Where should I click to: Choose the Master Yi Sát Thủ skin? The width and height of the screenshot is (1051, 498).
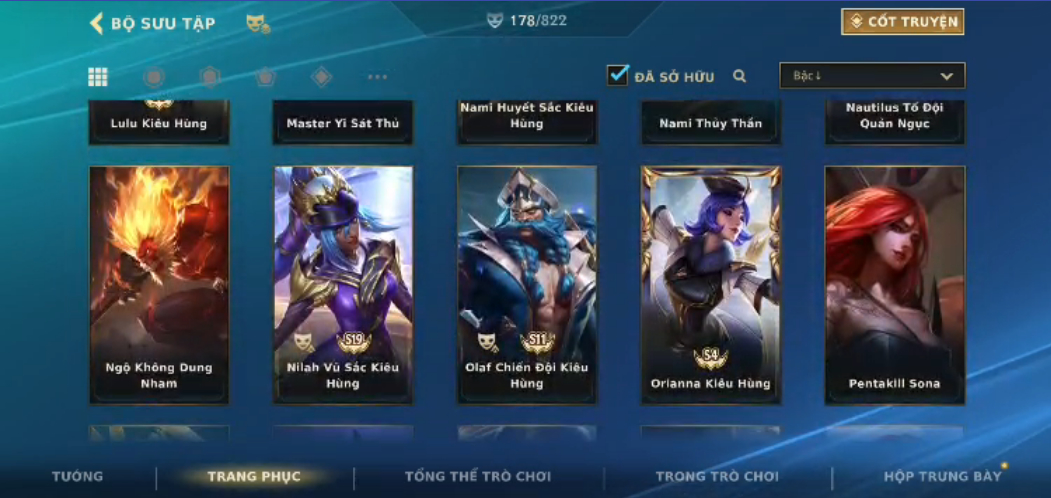point(343,123)
